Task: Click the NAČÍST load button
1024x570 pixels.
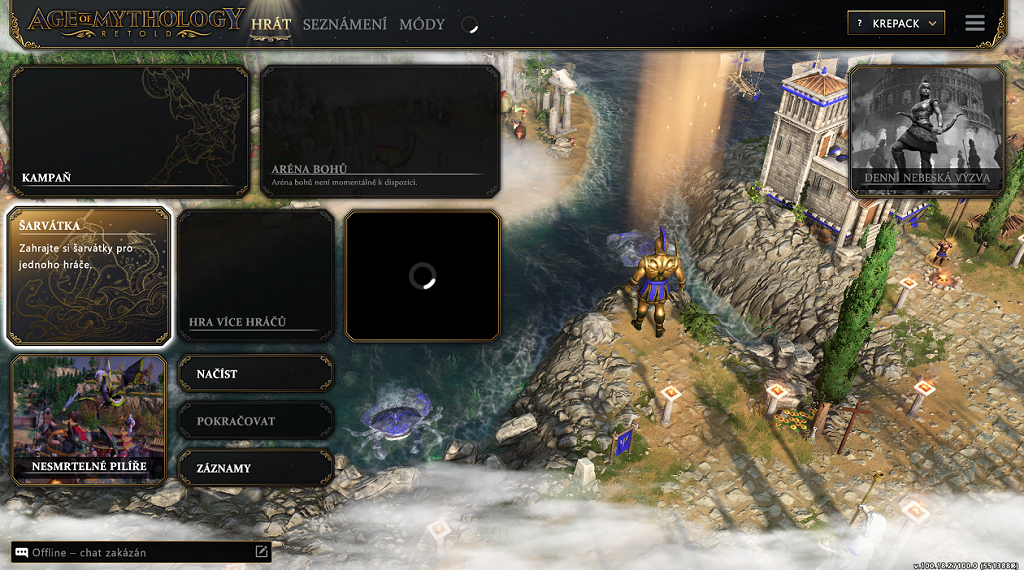Action: 255,373
